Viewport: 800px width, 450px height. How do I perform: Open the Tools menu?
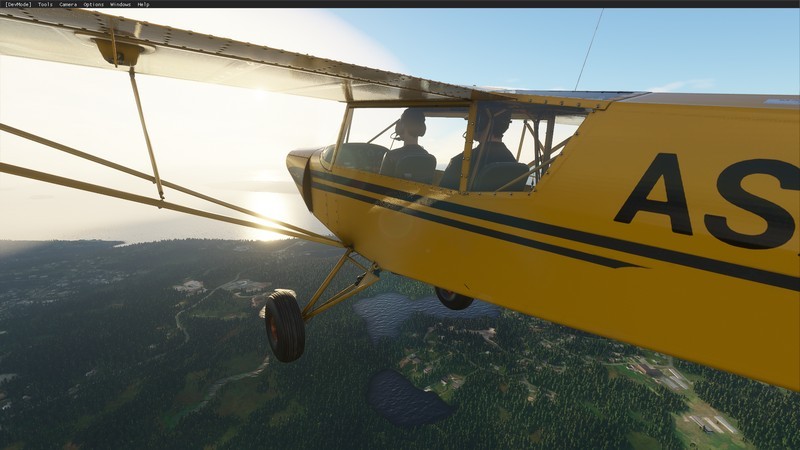point(45,4)
